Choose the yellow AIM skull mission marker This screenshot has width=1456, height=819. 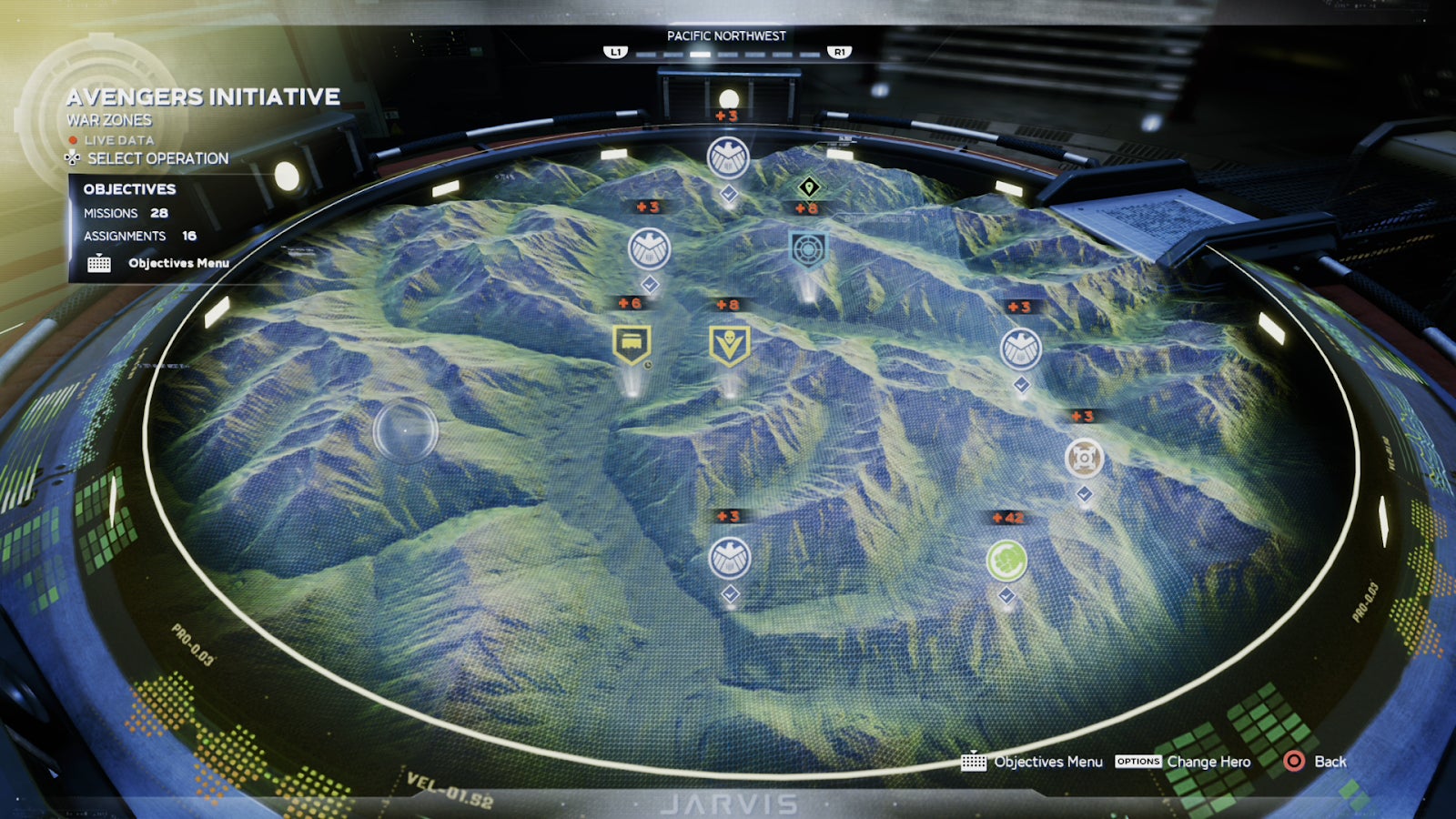729,345
